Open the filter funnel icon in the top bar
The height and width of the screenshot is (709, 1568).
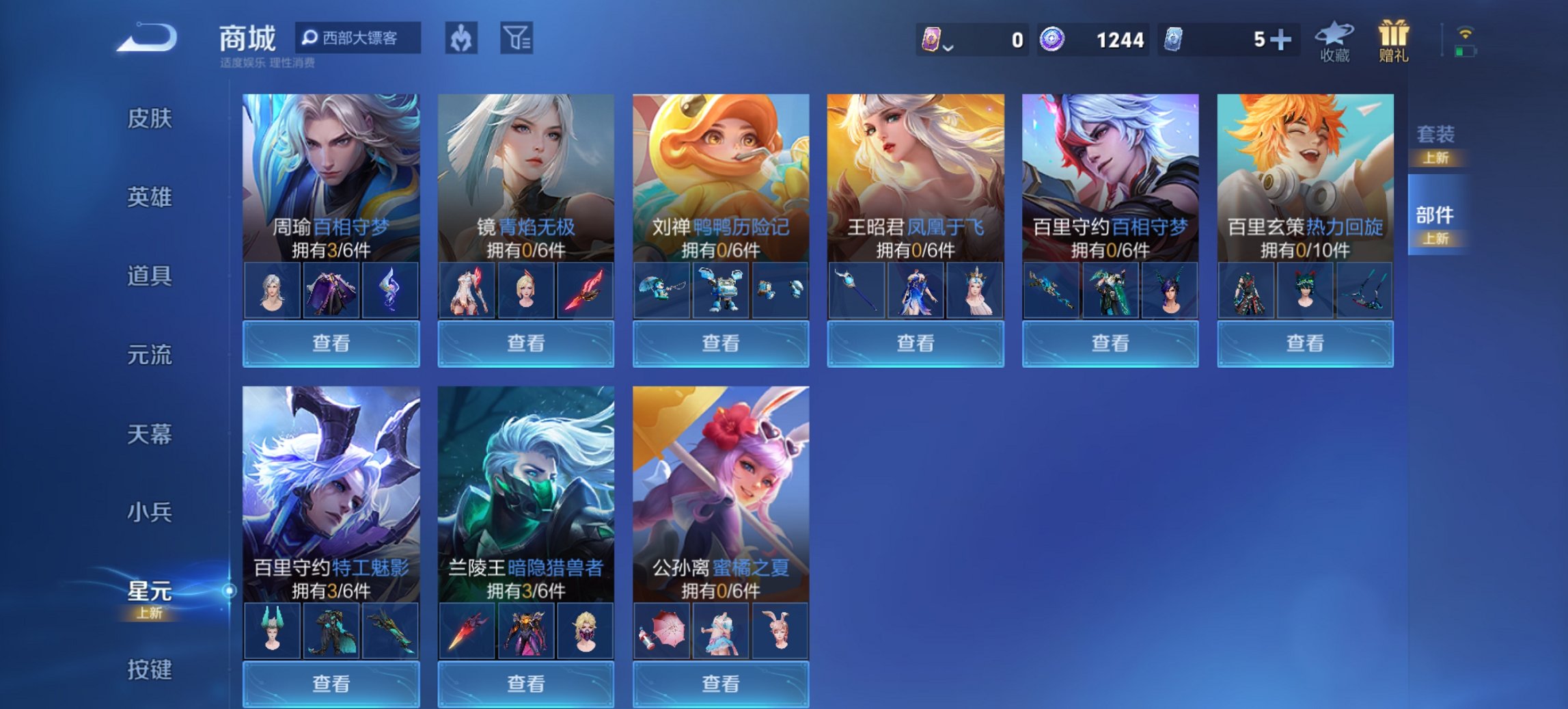click(x=517, y=38)
